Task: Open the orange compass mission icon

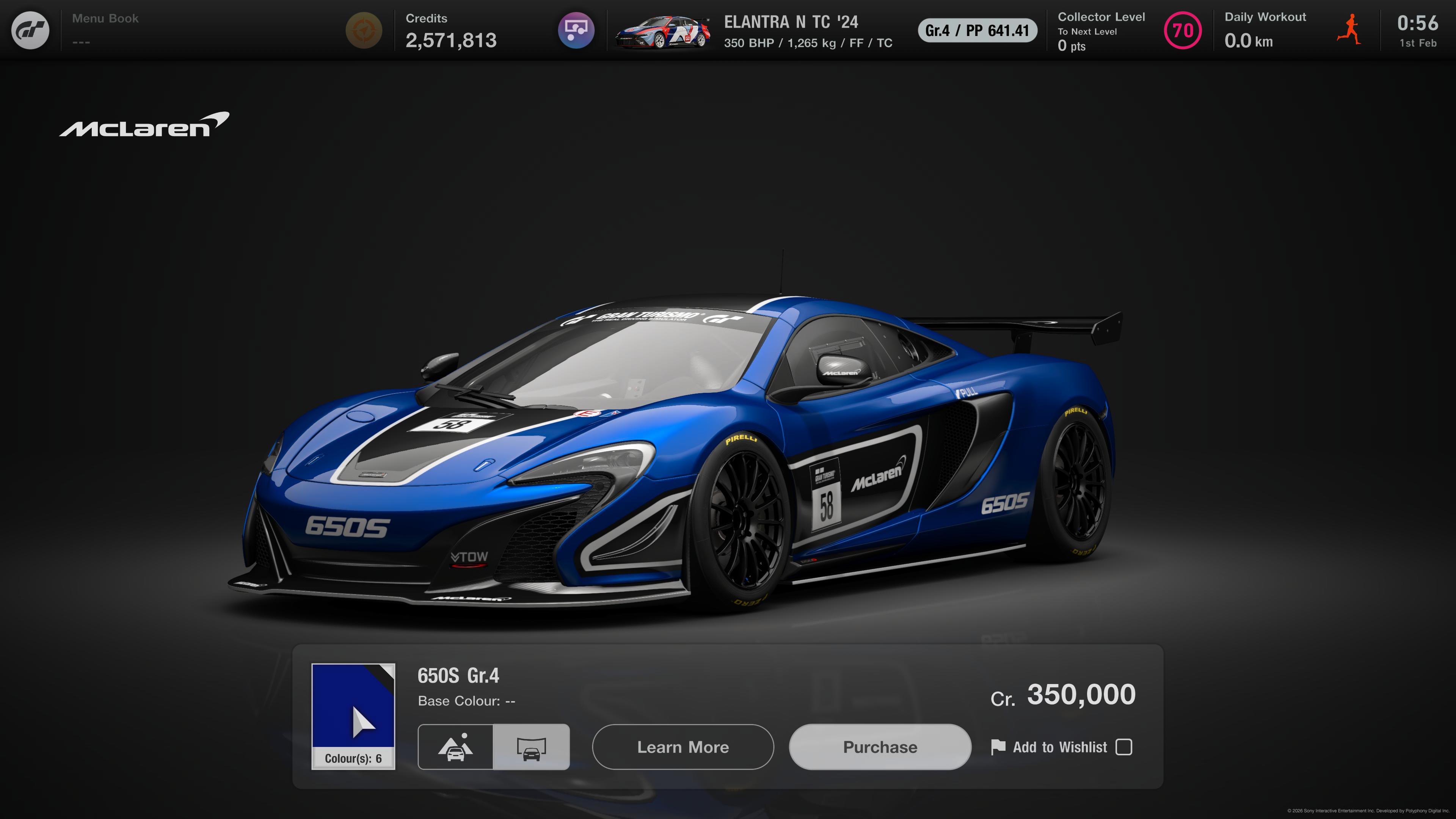Action: coord(364,30)
